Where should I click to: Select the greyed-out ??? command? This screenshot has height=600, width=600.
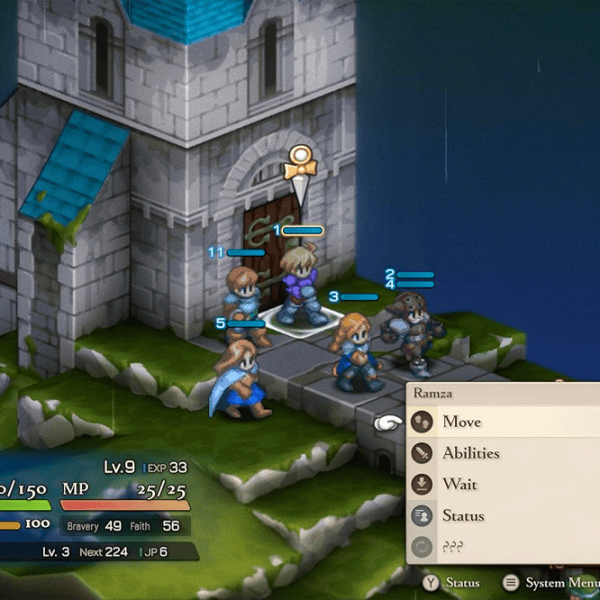457,548
